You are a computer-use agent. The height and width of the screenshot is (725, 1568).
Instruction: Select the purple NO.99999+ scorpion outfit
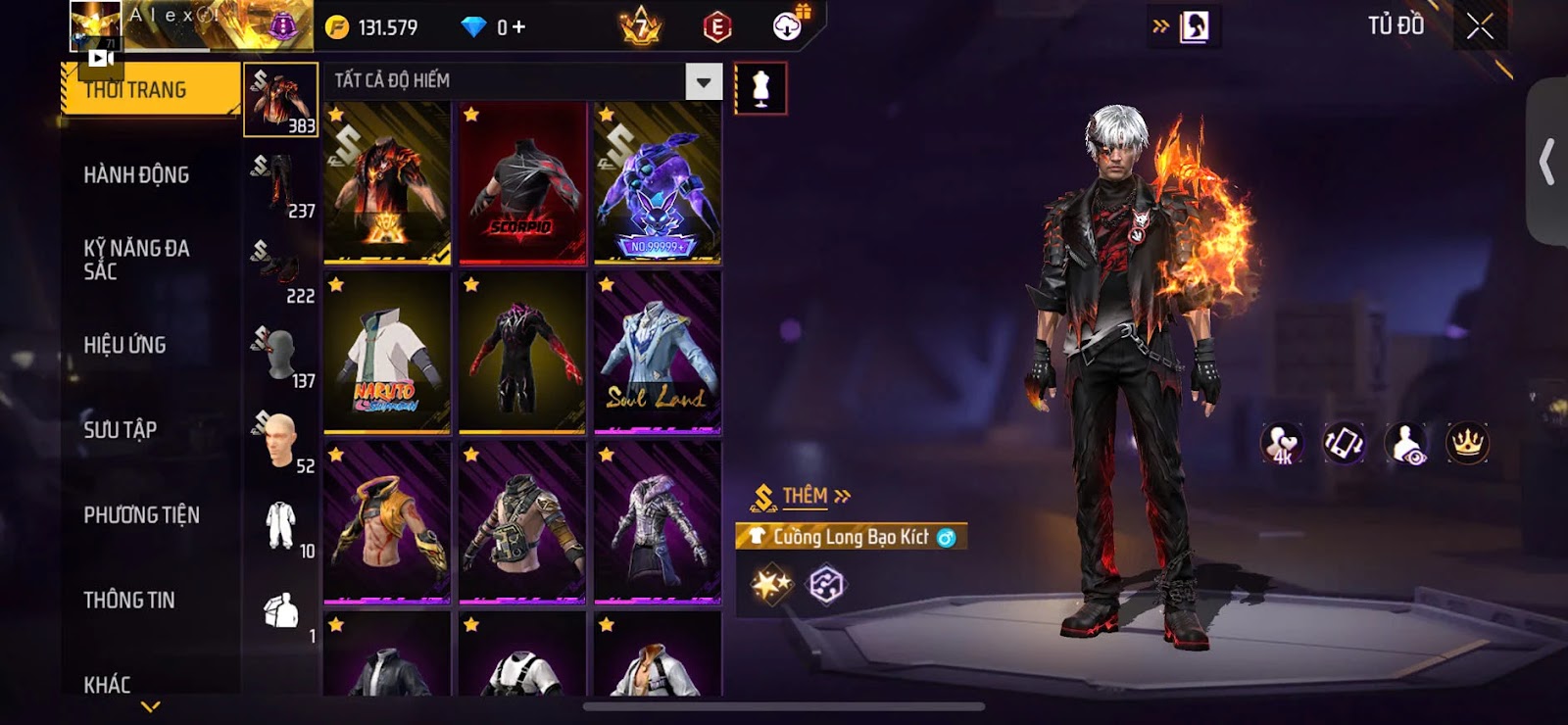(x=658, y=184)
